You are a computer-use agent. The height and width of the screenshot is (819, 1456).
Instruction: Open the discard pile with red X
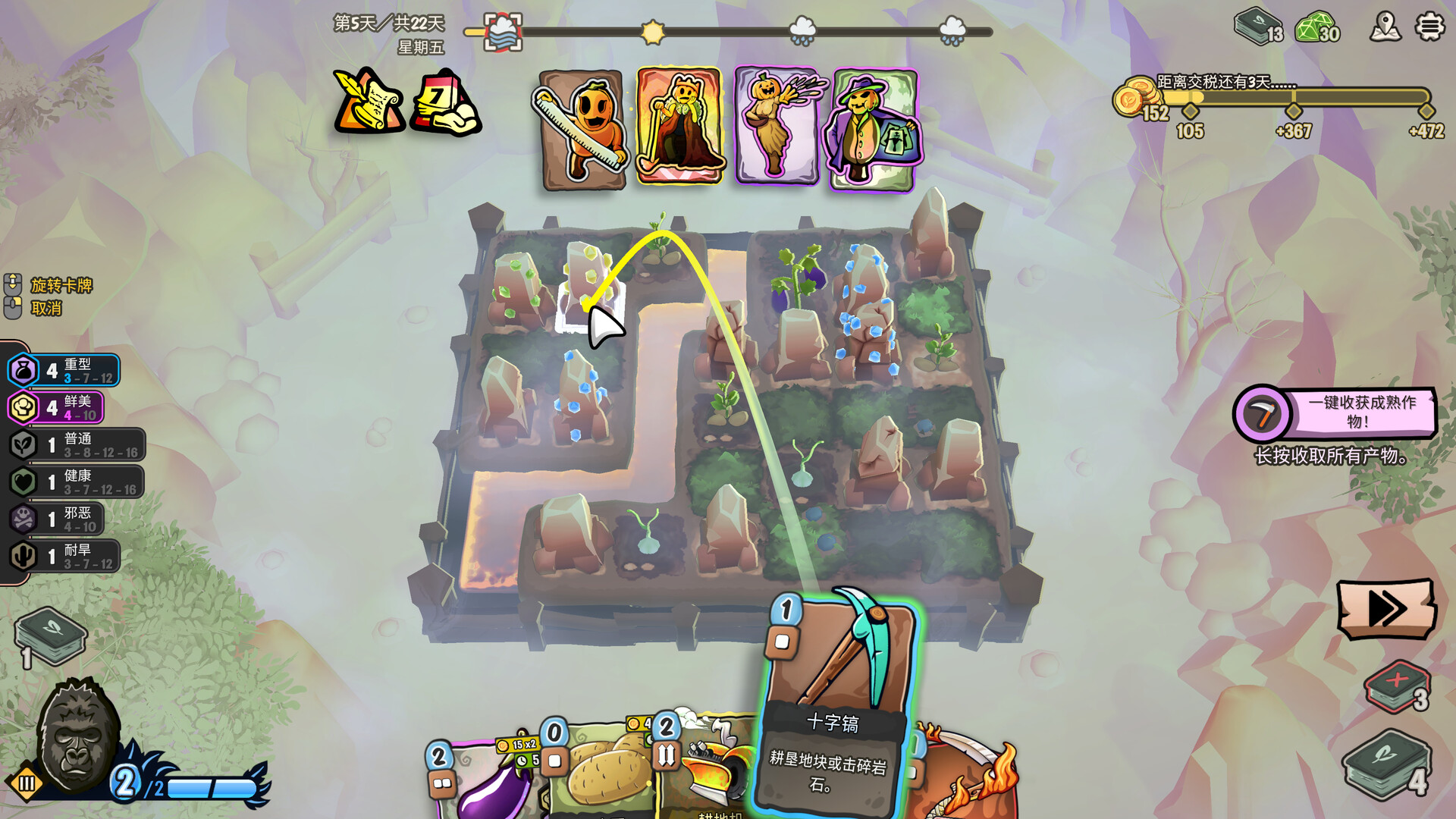[1397, 686]
